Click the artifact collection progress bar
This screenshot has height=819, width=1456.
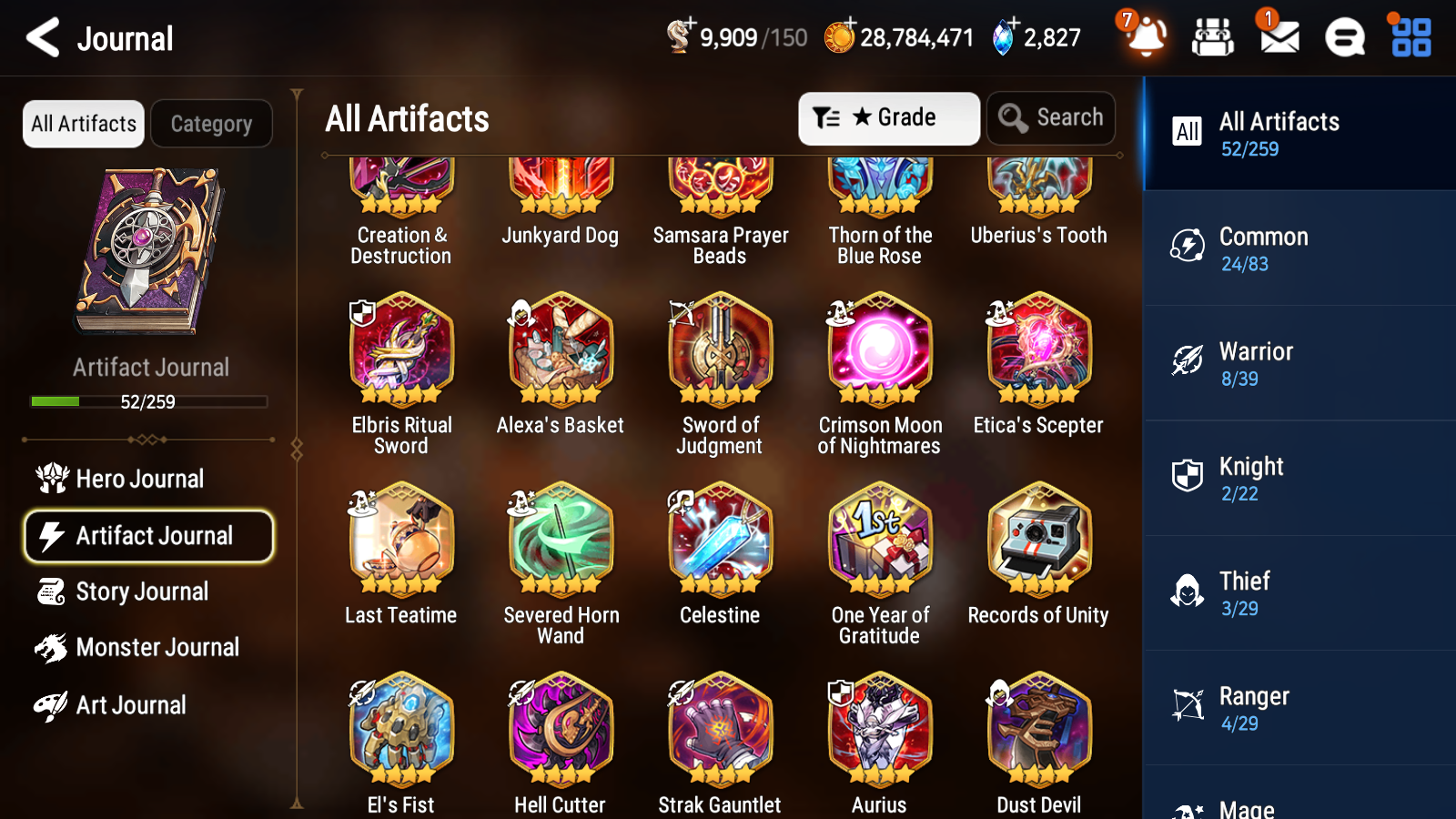pyautogui.click(x=148, y=401)
